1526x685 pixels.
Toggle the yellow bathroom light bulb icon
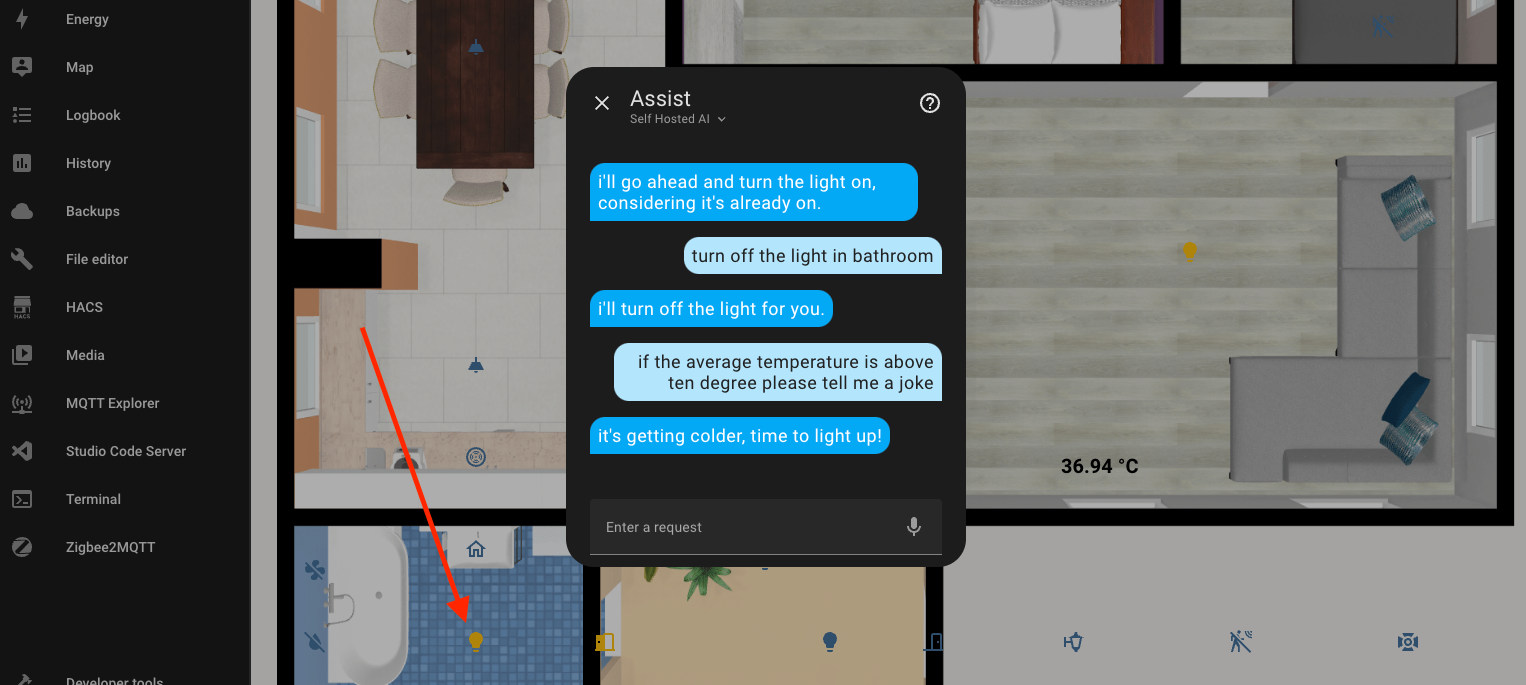(x=476, y=641)
